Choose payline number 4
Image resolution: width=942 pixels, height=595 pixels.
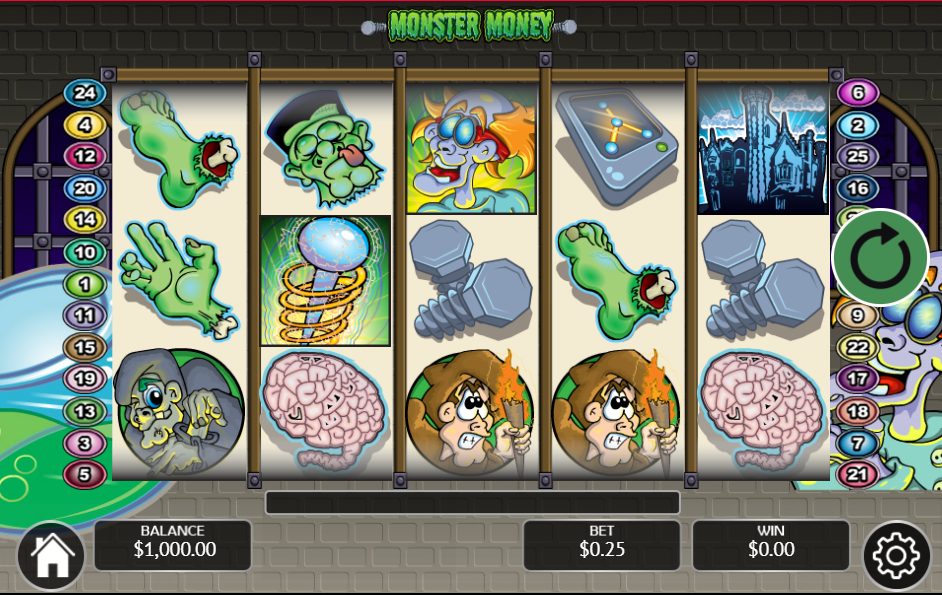[x=85, y=125]
